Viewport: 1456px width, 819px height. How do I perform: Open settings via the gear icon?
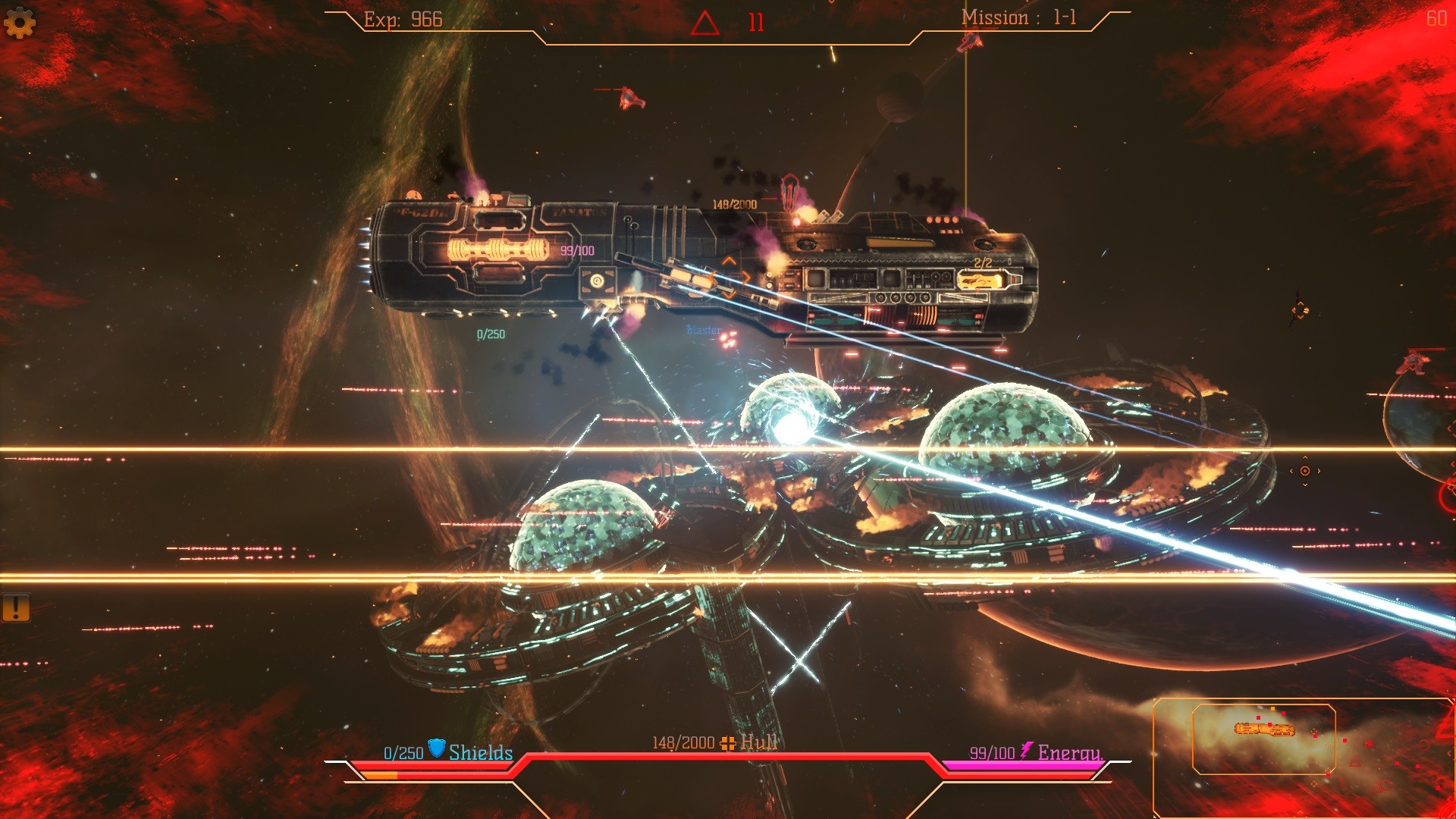pos(20,23)
